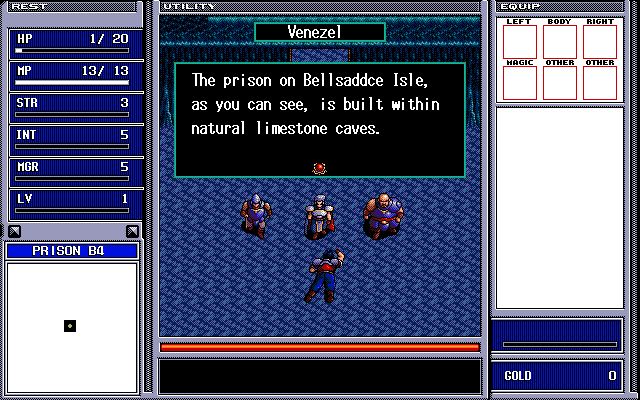Click the left corner button above the map
640x400 pixels.
pos(13,232)
